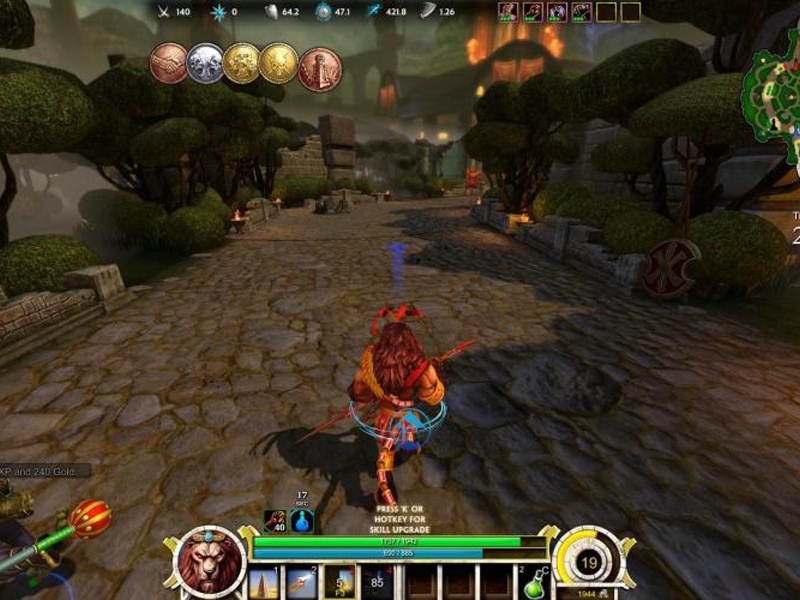Click the red buff icon showing 40
Image resolution: width=800 pixels, height=600 pixels.
275,521
